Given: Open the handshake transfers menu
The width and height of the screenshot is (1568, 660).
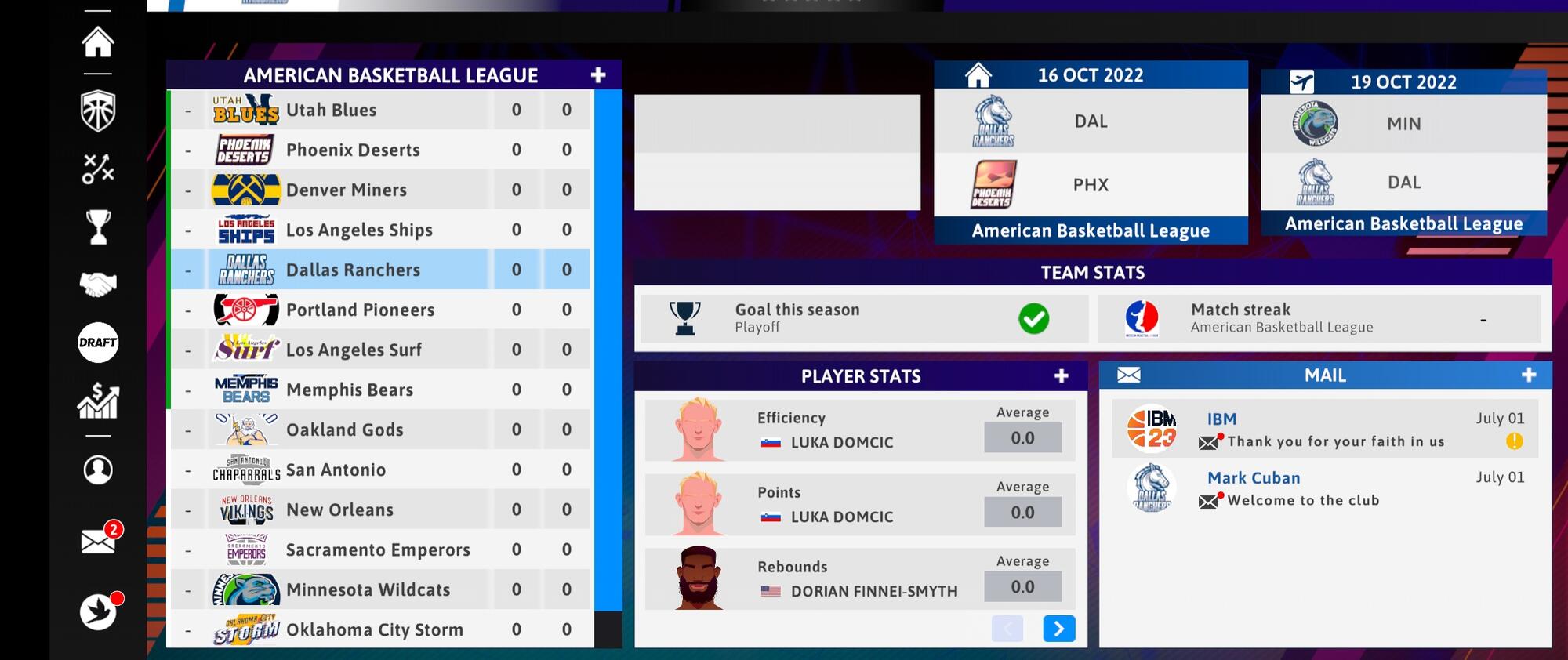Looking at the screenshot, I should (98, 285).
